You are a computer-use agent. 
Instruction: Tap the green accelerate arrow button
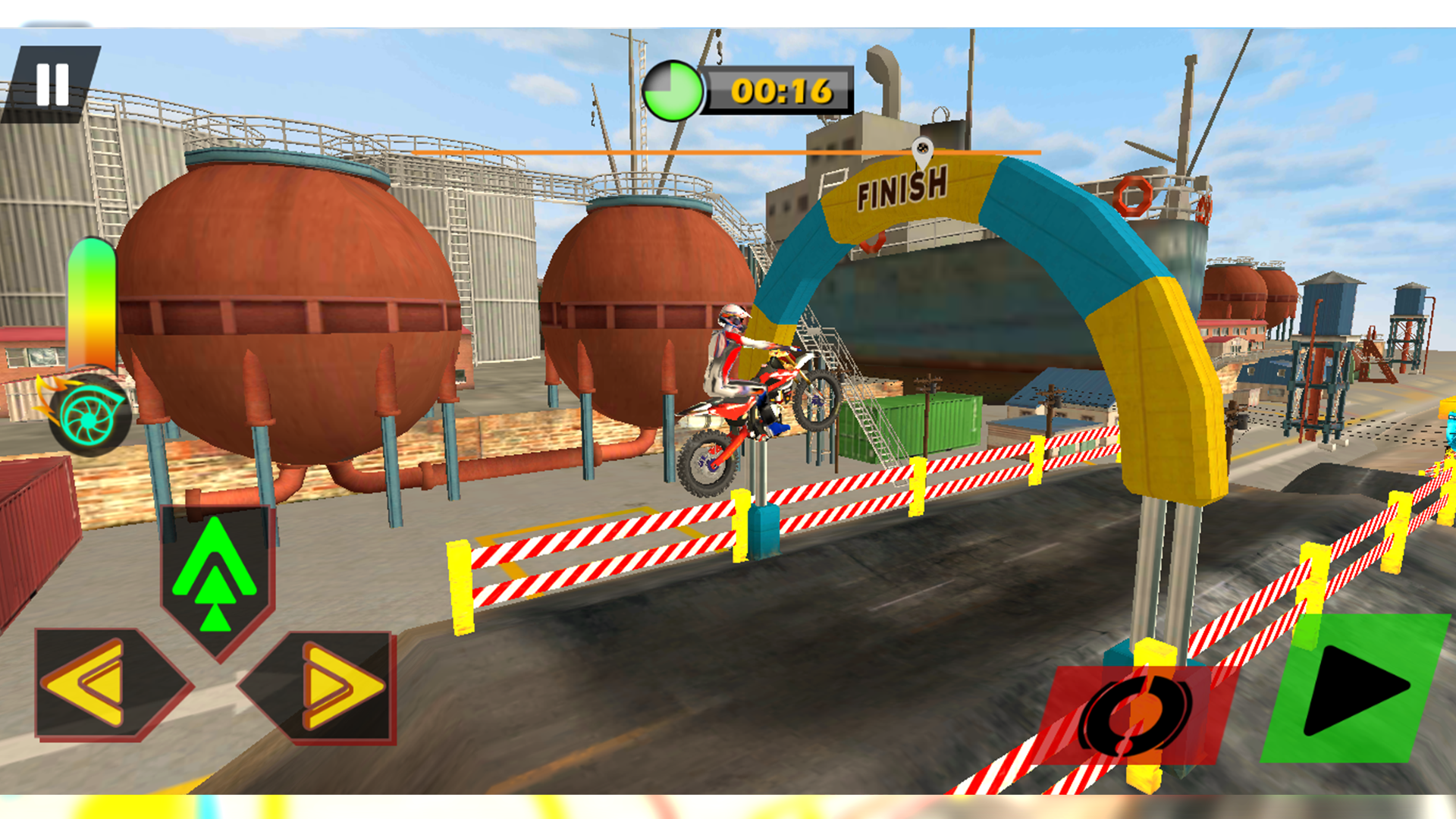pyautogui.click(x=216, y=573)
